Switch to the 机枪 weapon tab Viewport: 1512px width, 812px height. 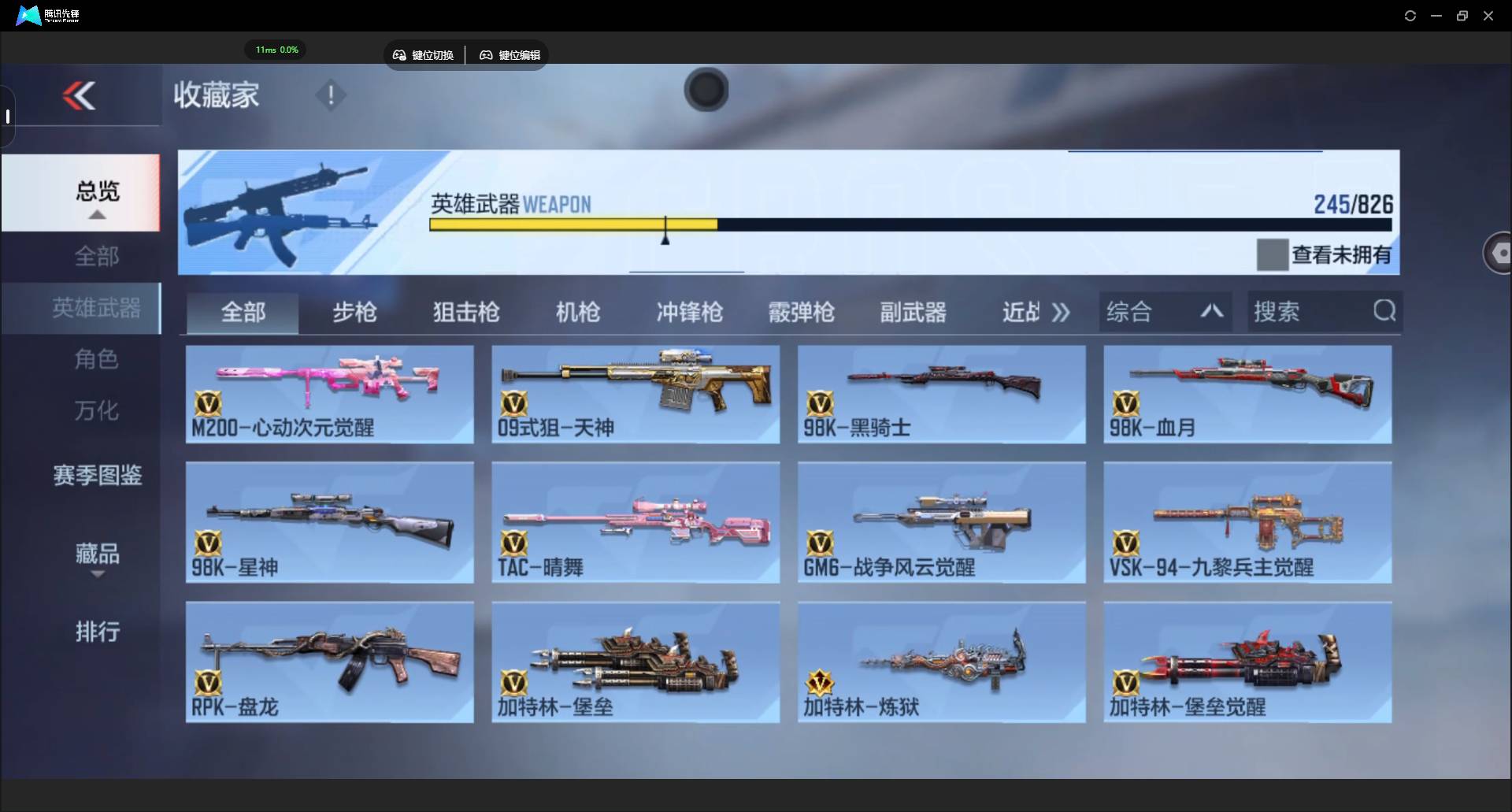click(x=577, y=312)
